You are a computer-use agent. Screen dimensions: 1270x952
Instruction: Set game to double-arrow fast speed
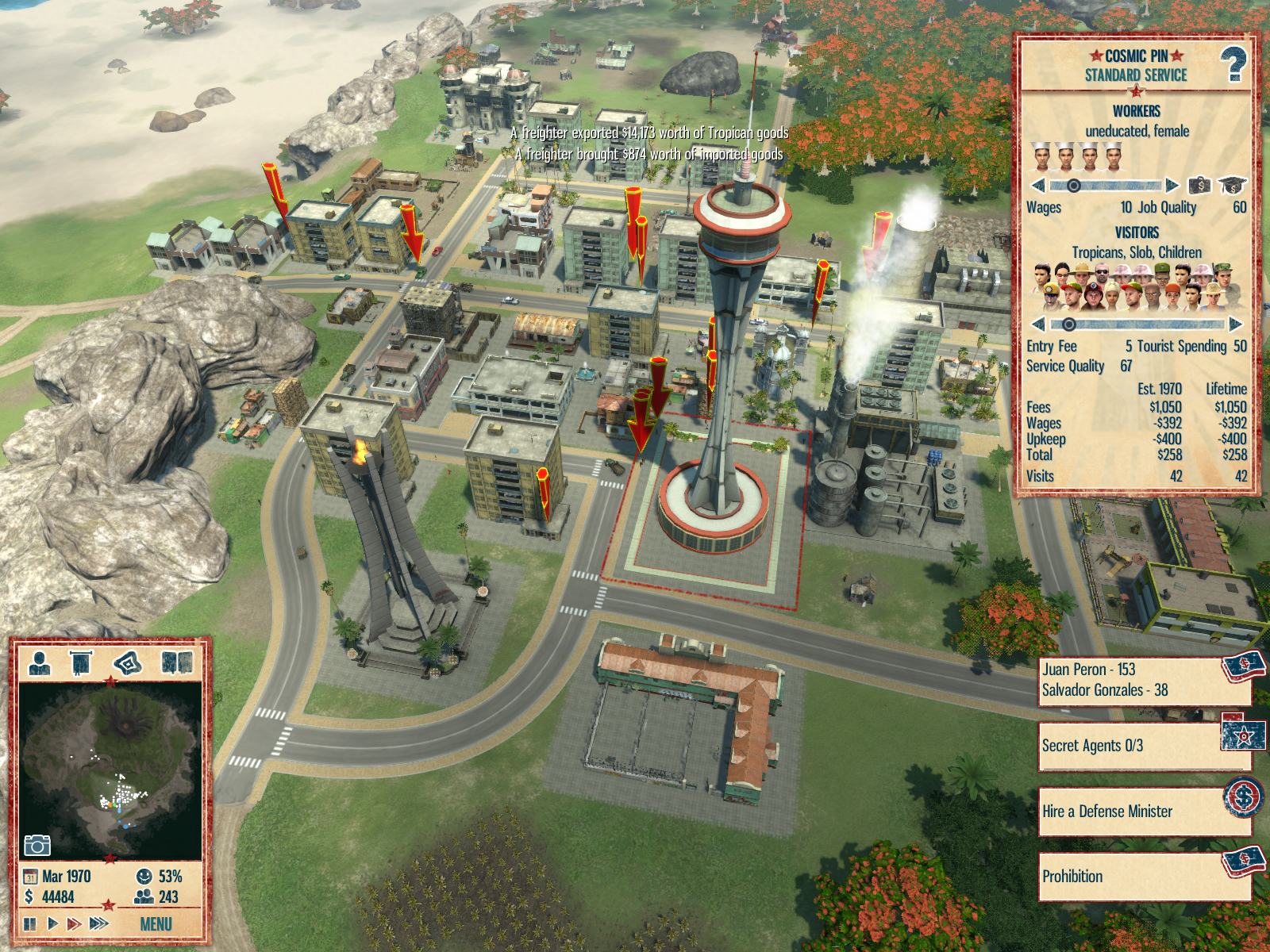[74, 923]
